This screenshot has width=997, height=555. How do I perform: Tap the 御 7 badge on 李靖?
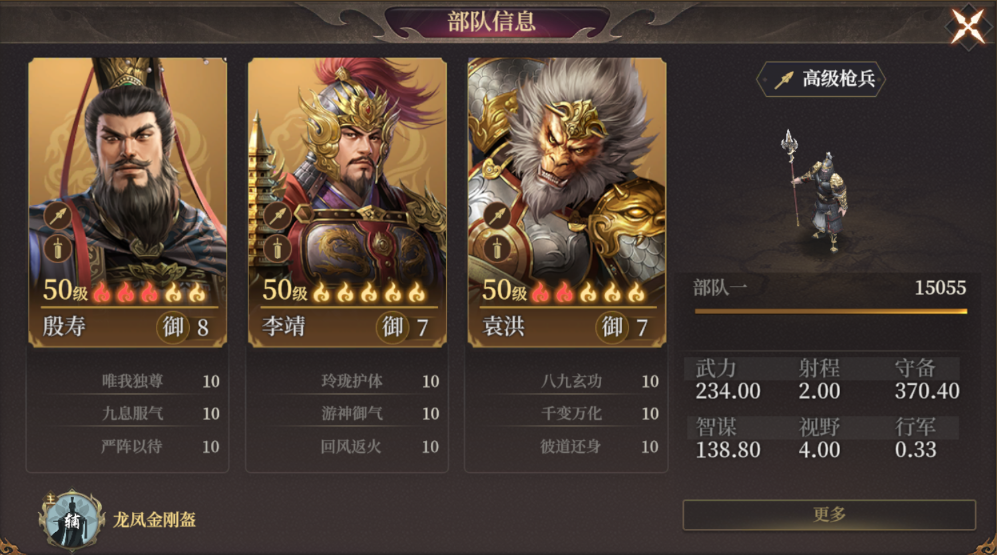[x=406, y=326]
